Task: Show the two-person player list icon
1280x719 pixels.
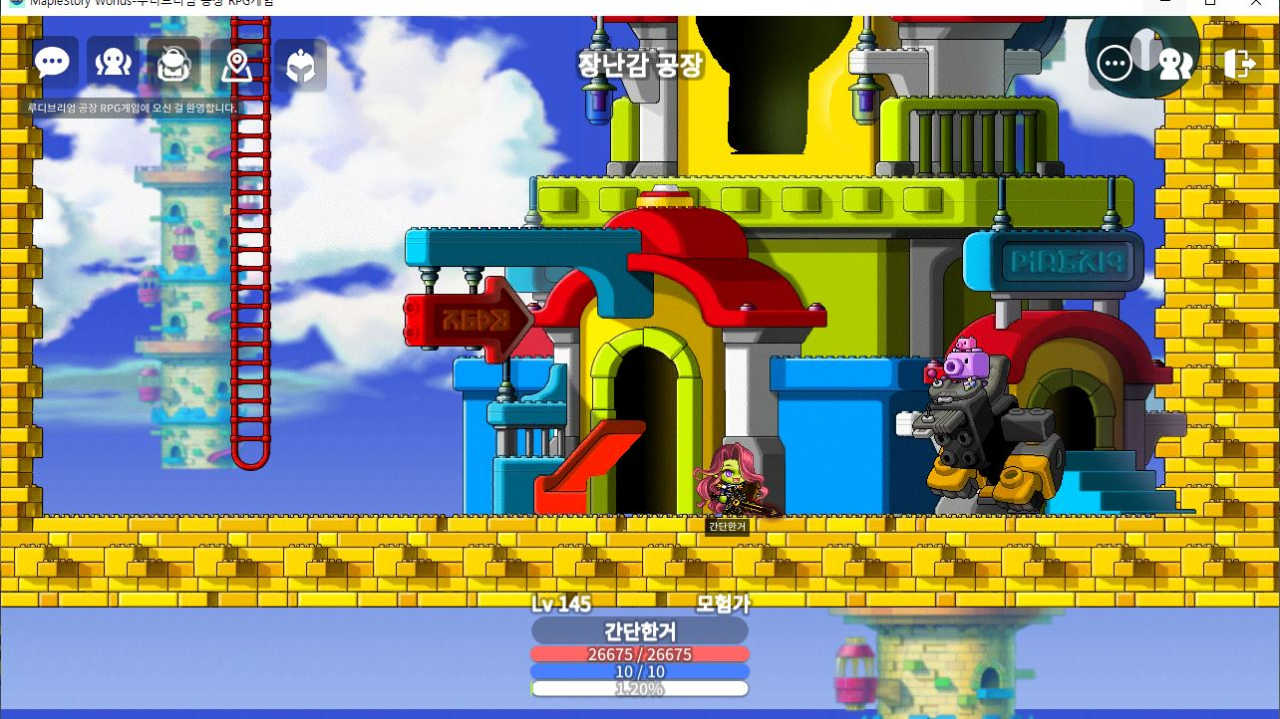Action: (x=1175, y=65)
